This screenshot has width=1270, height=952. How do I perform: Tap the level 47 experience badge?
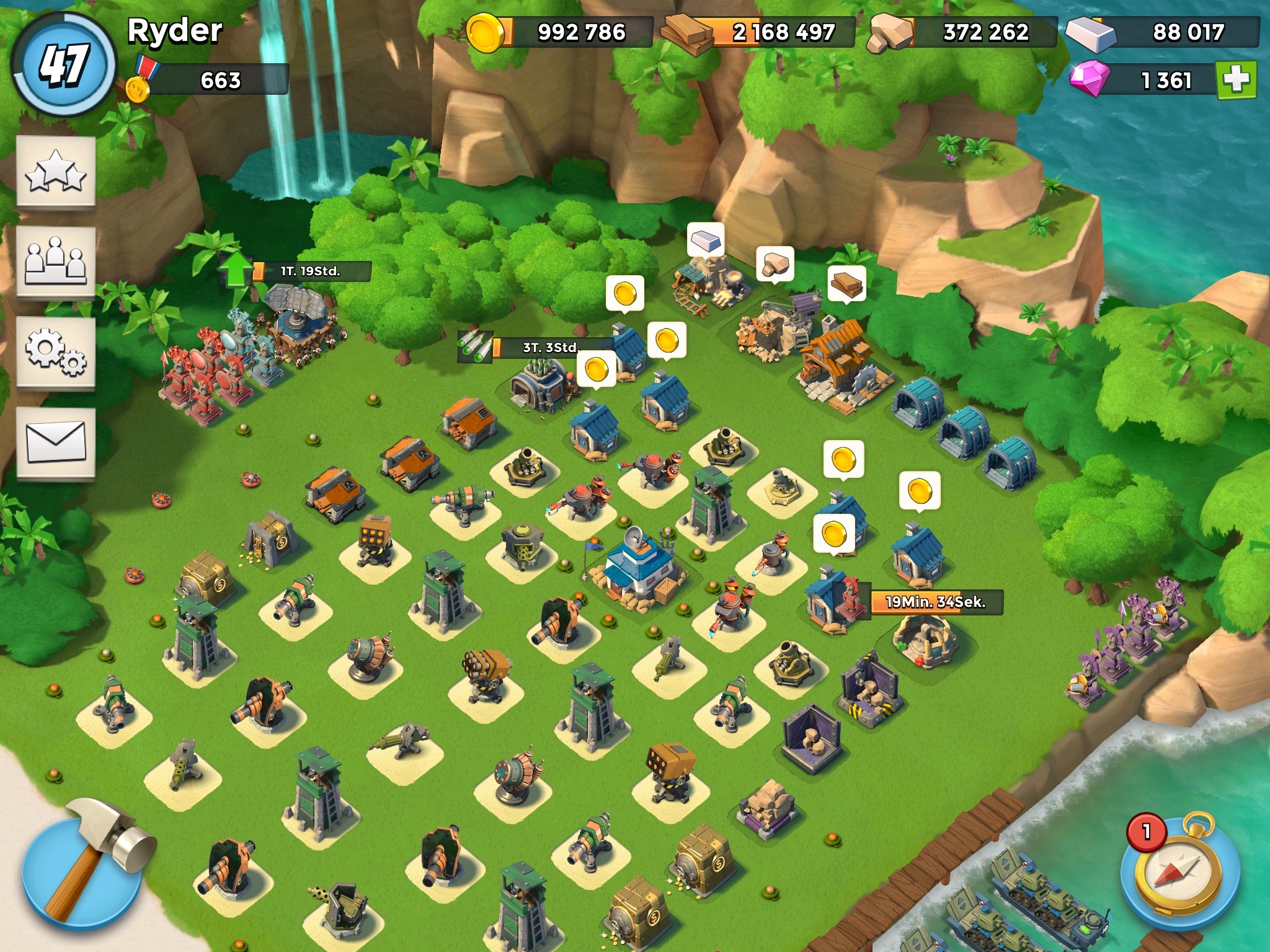[63, 64]
